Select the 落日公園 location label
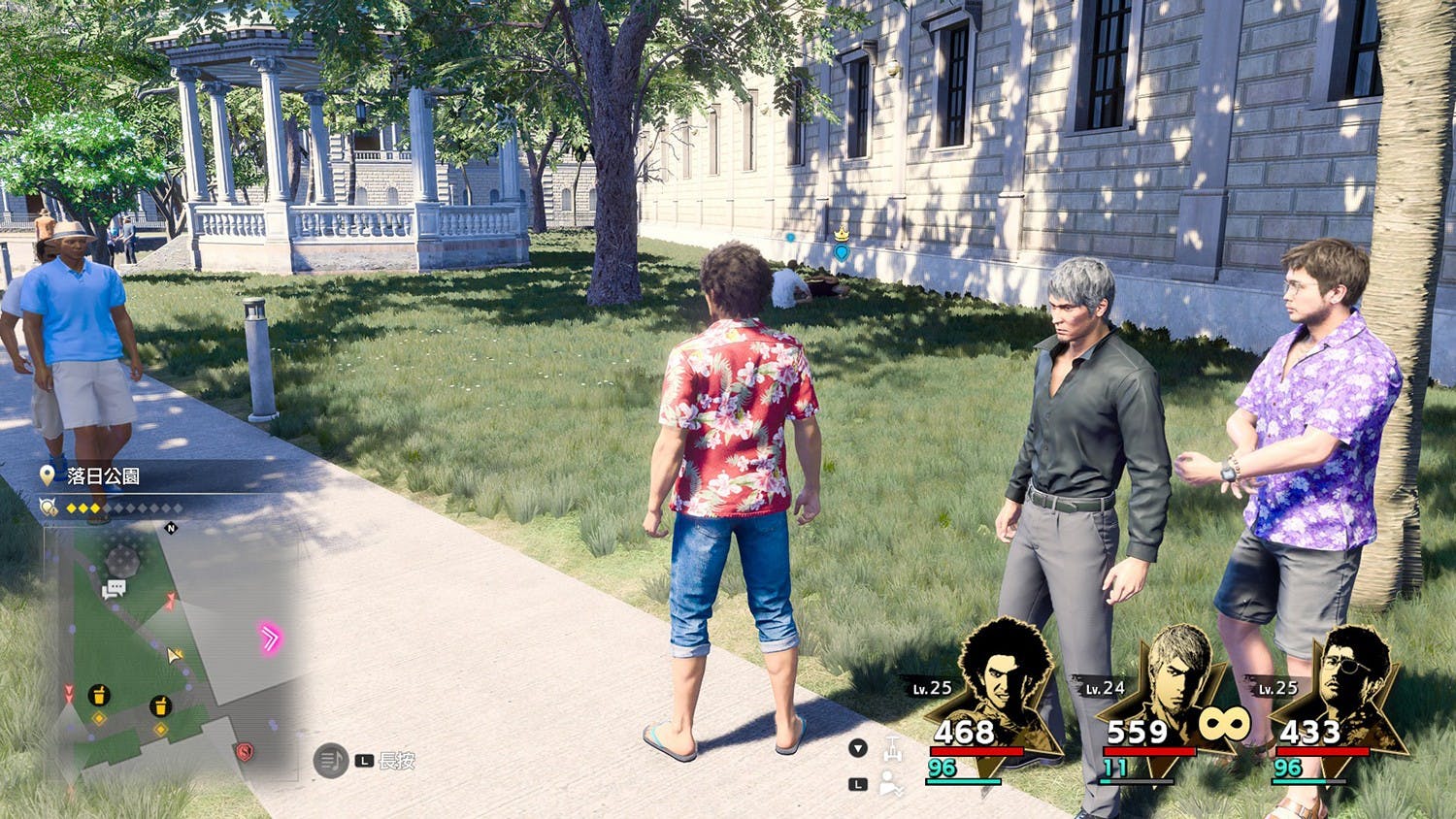The width and height of the screenshot is (1456, 819). click(103, 475)
